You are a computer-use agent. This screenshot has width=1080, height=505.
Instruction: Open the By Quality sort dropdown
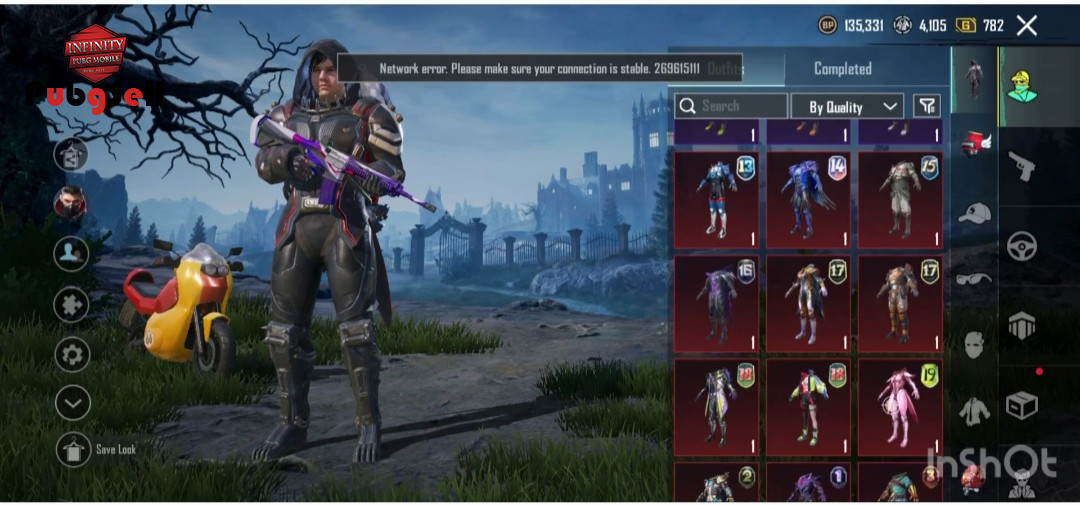click(848, 106)
